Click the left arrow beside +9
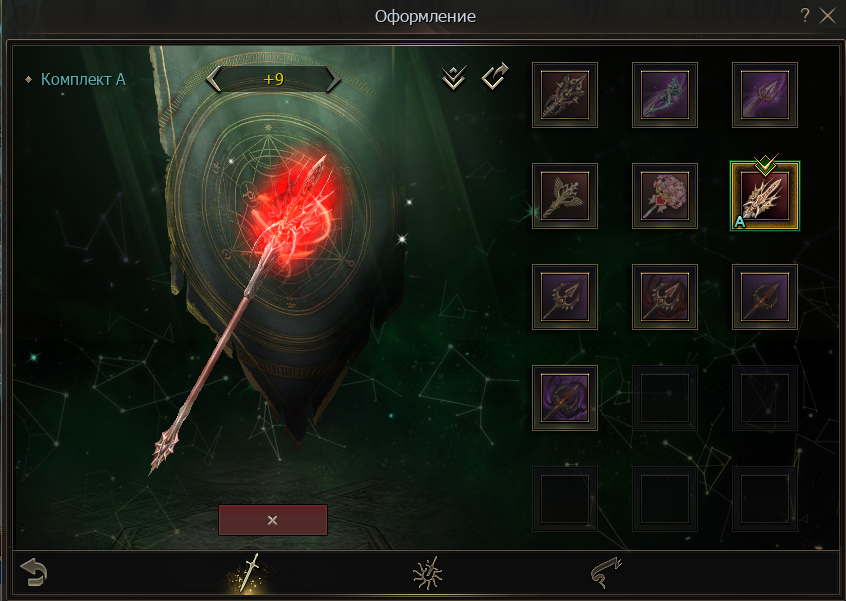This screenshot has width=846, height=601. pyautogui.click(x=214, y=79)
